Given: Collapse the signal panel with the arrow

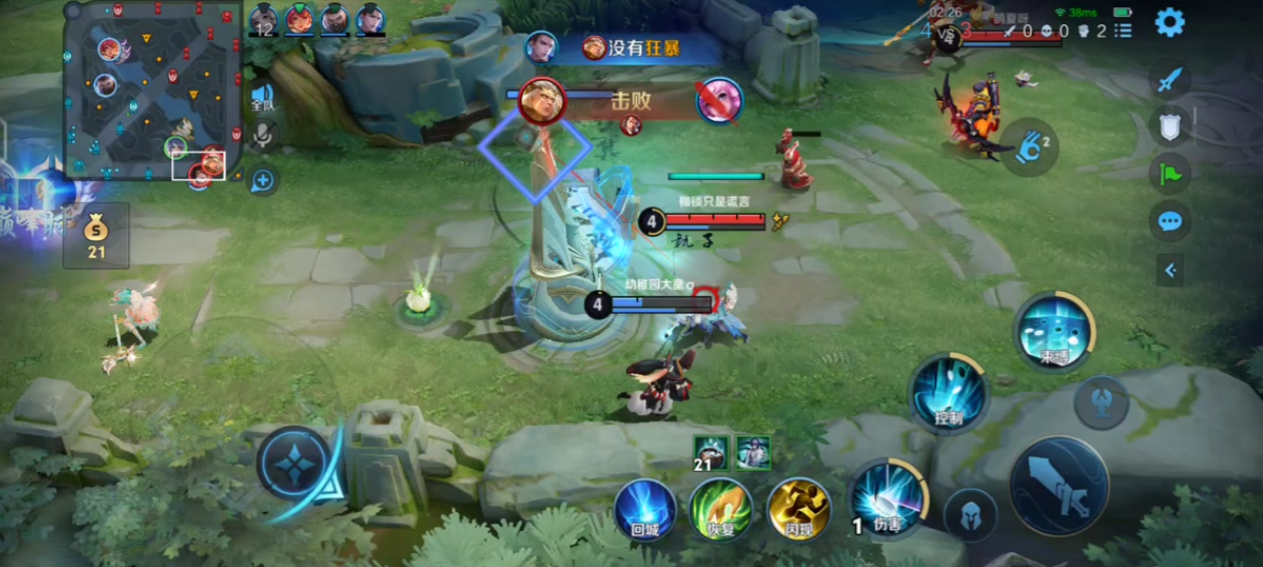Looking at the screenshot, I should 1169,269.
